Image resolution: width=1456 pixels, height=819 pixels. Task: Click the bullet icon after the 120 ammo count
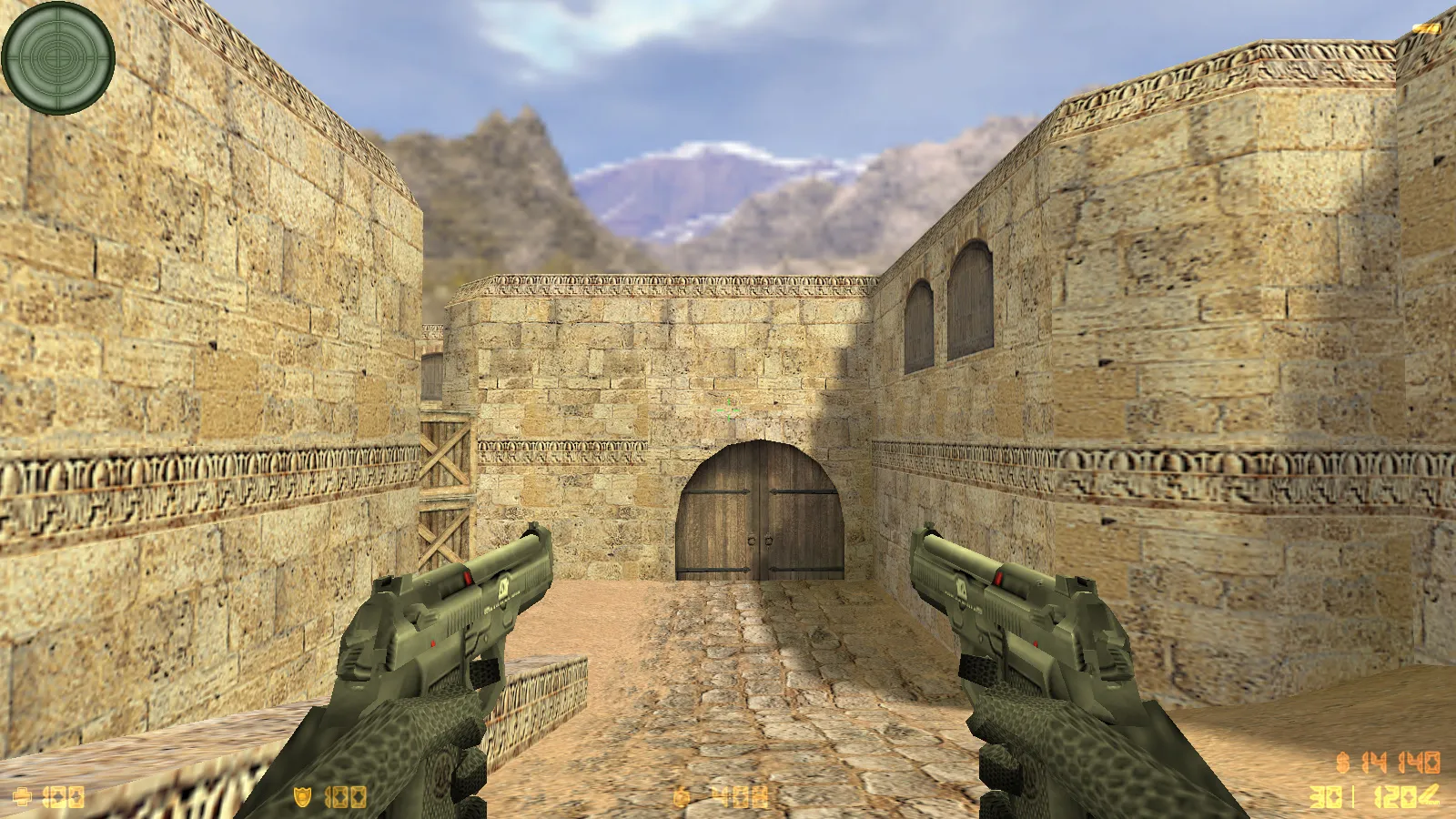[1430, 795]
